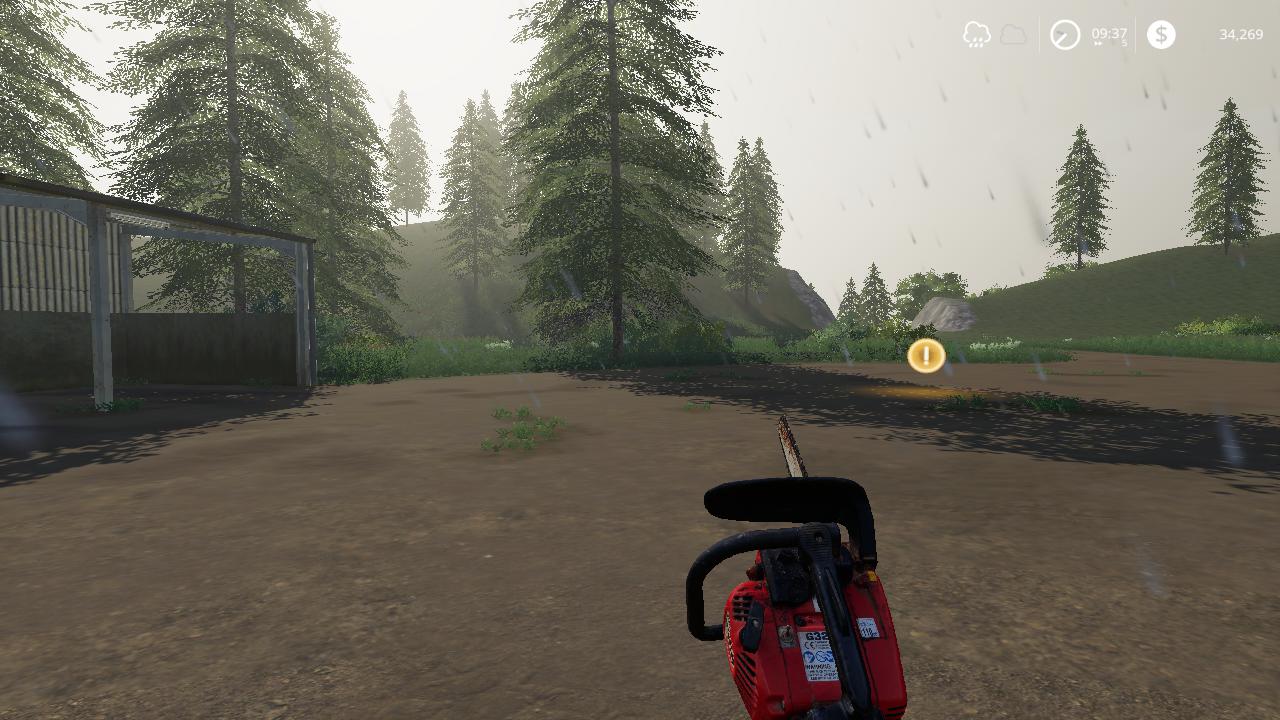Screen dimensions: 1280x720
Task: Click the dollar money icon
Action: [1161, 35]
